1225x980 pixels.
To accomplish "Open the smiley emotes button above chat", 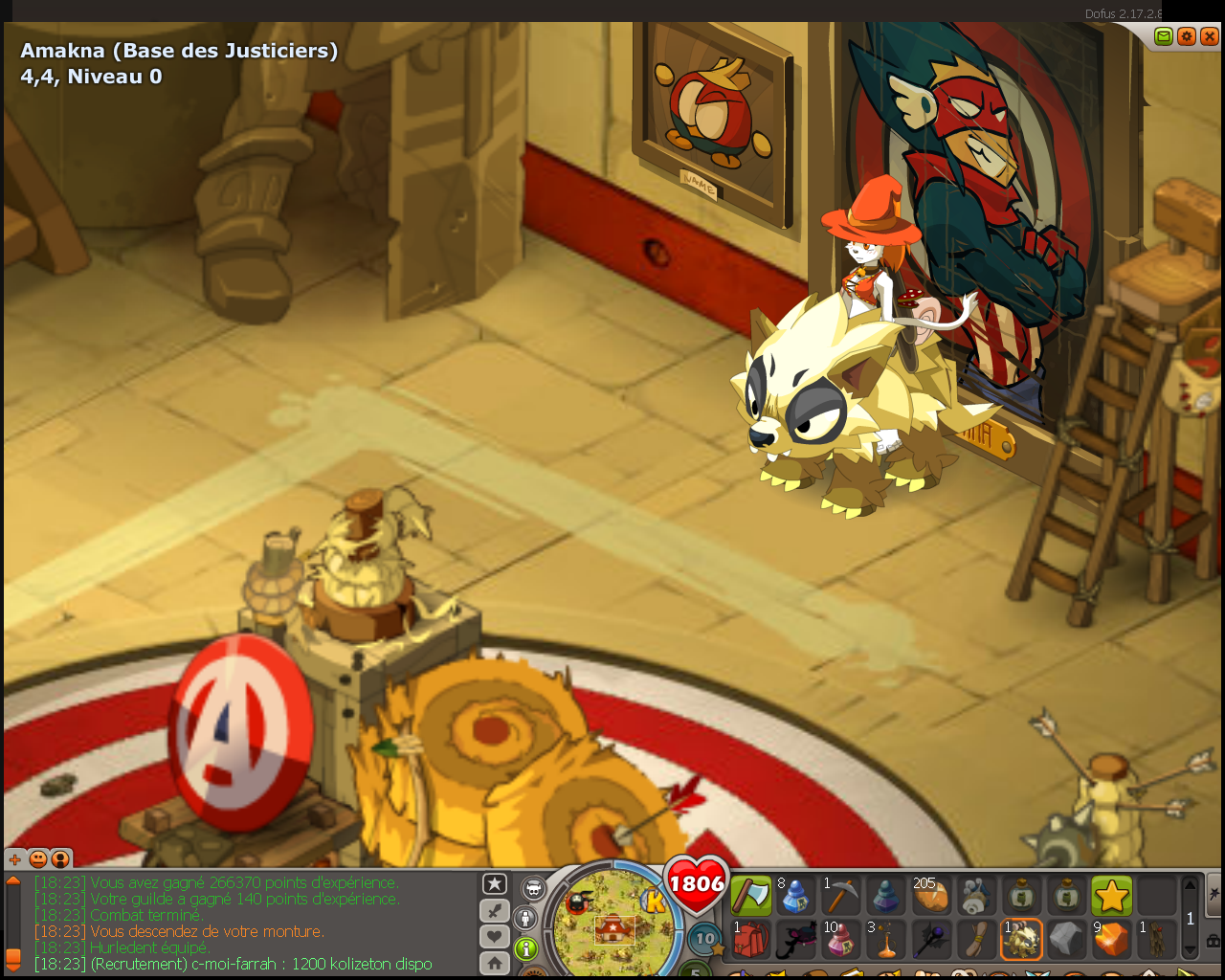I will (x=38, y=858).
